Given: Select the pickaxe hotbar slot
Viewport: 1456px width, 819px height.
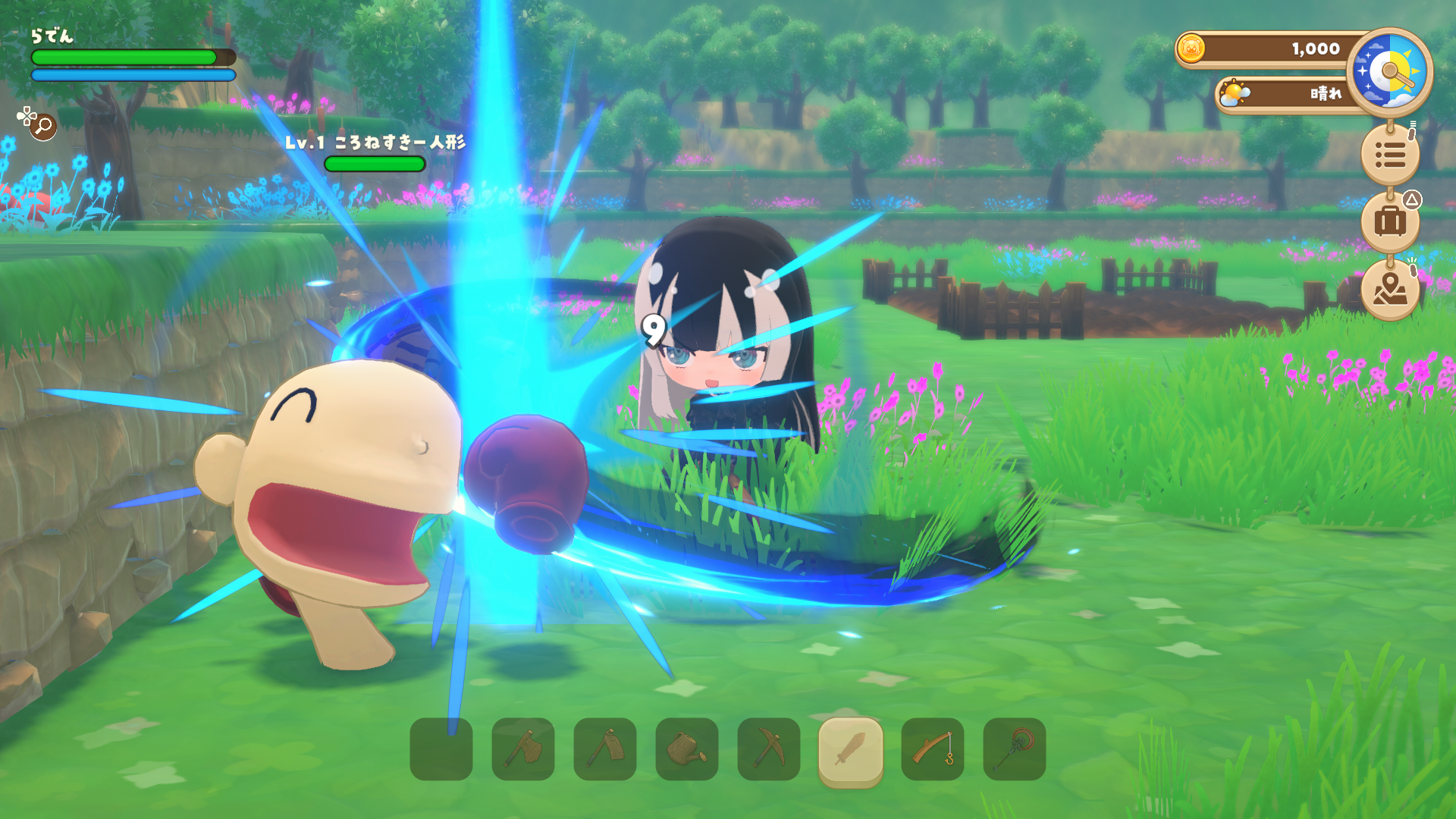Looking at the screenshot, I should 769,749.
